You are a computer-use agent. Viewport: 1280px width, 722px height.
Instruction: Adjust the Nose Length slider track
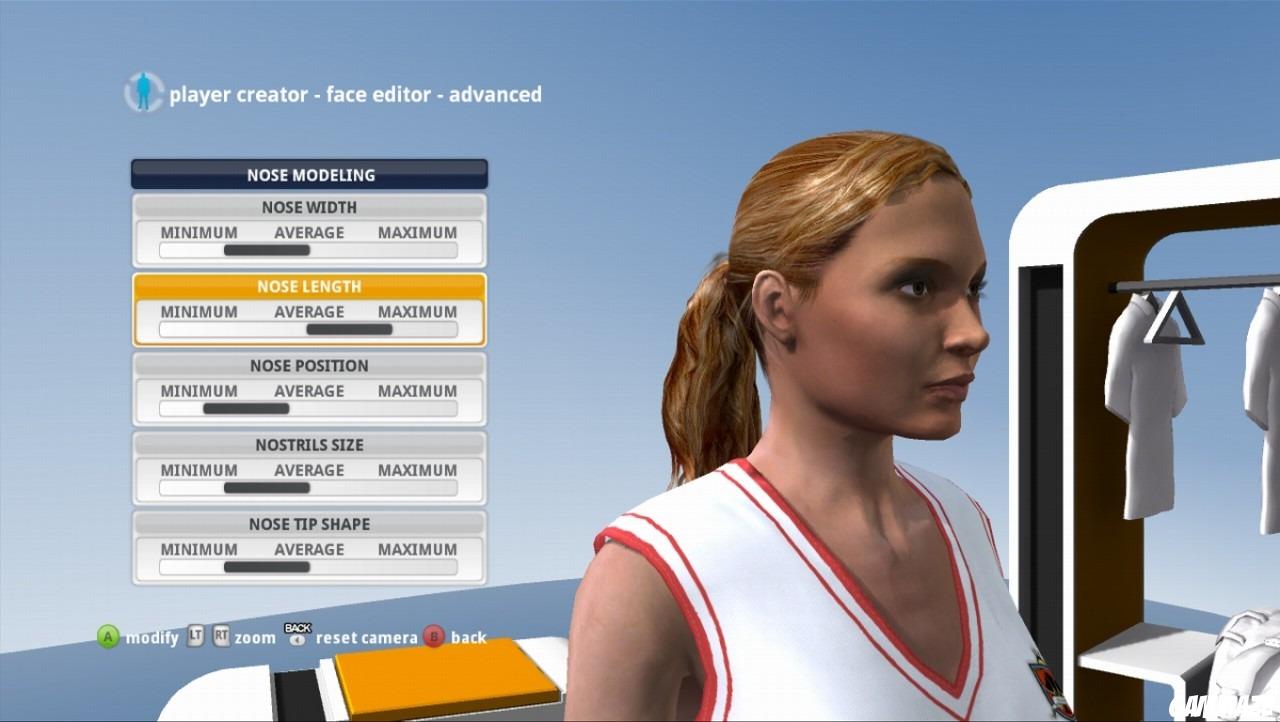point(308,329)
